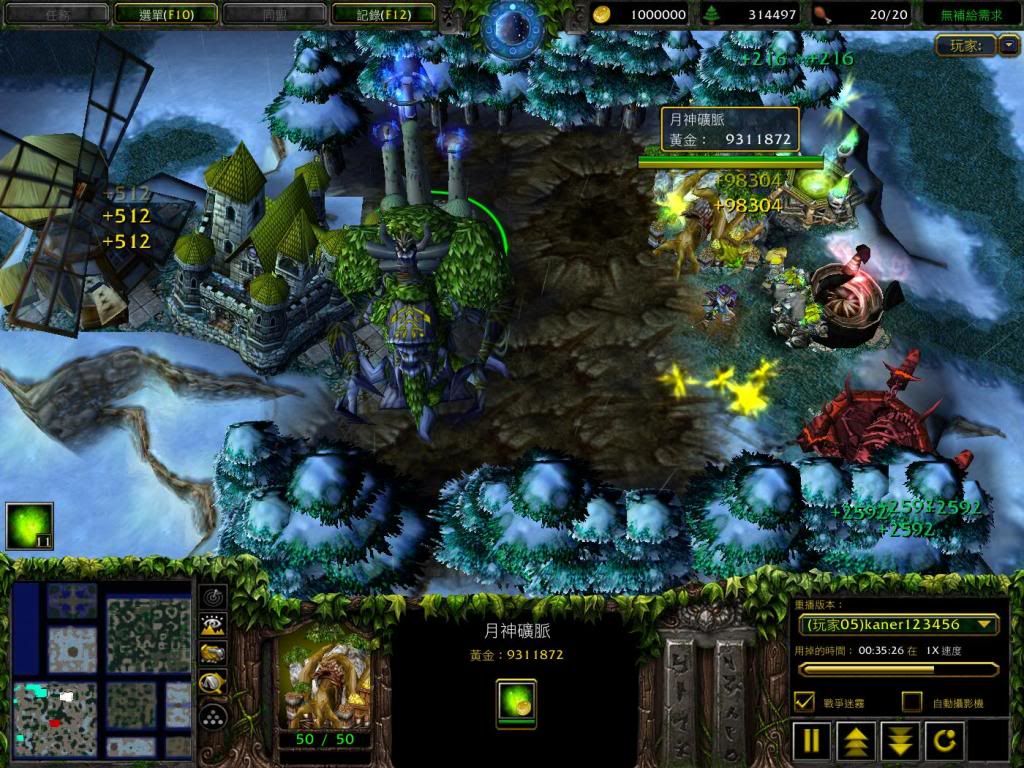Open the replay player dropdown kaner123456

898,625
